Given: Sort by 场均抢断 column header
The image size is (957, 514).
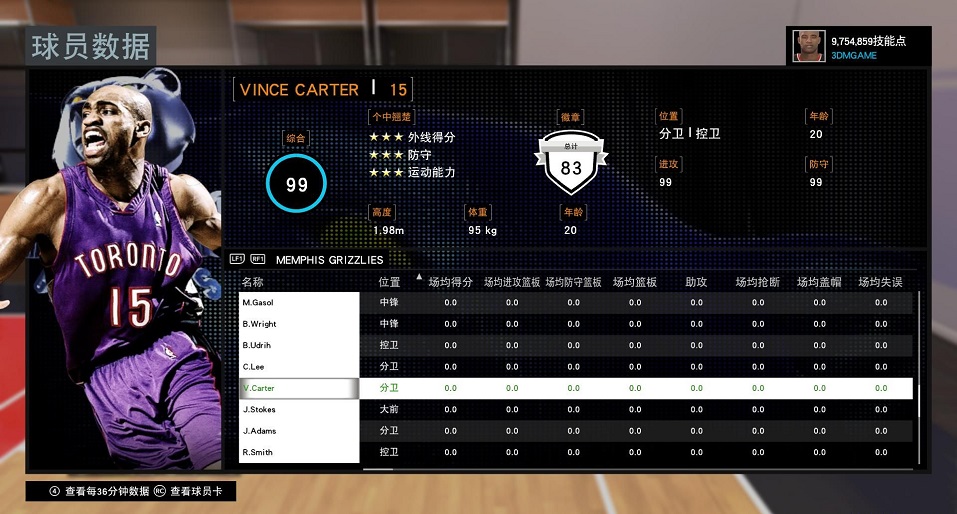Looking at the screenshot, I should tap(757, 282).
